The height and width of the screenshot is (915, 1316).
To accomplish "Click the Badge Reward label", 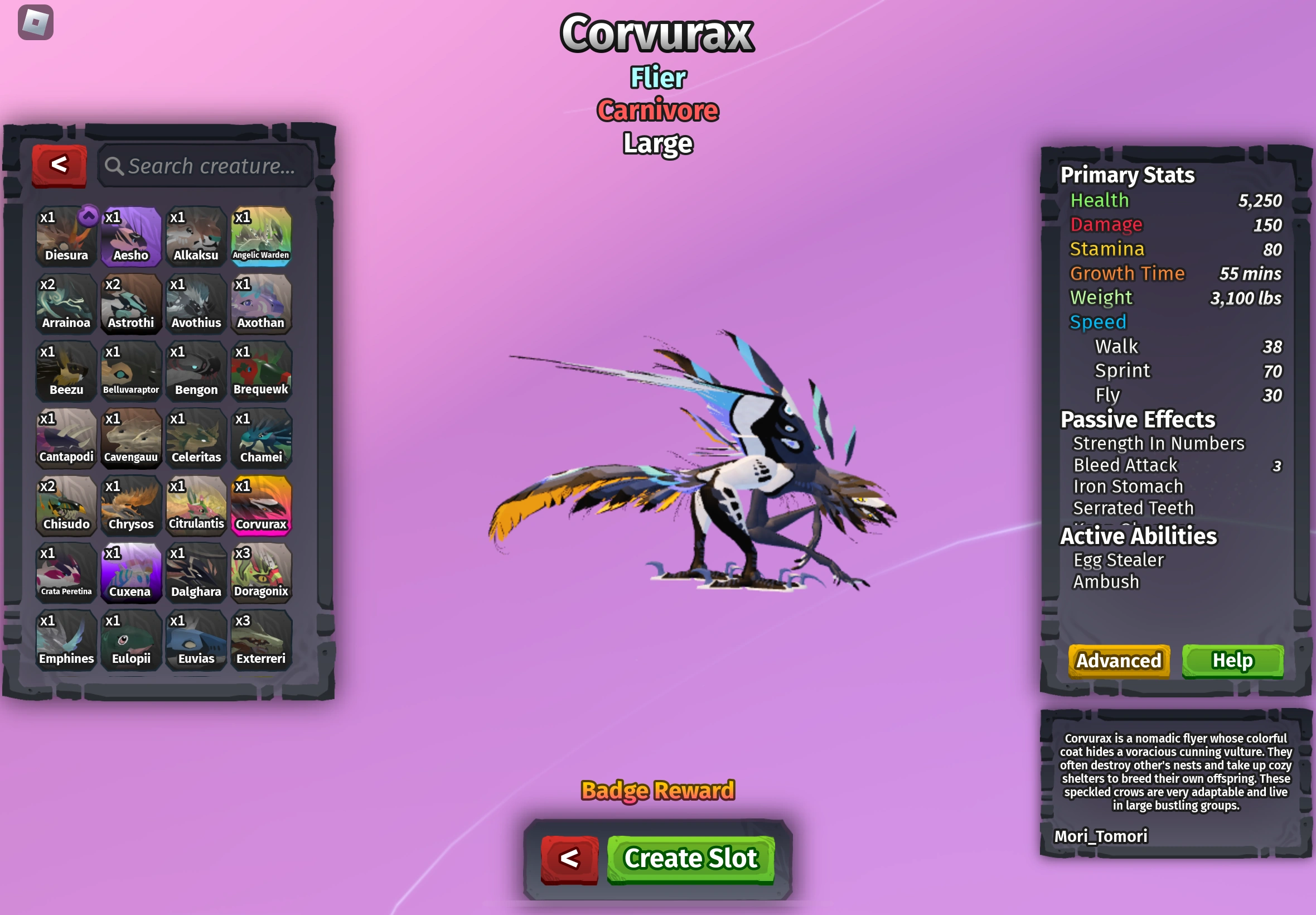I will point(657,789).
